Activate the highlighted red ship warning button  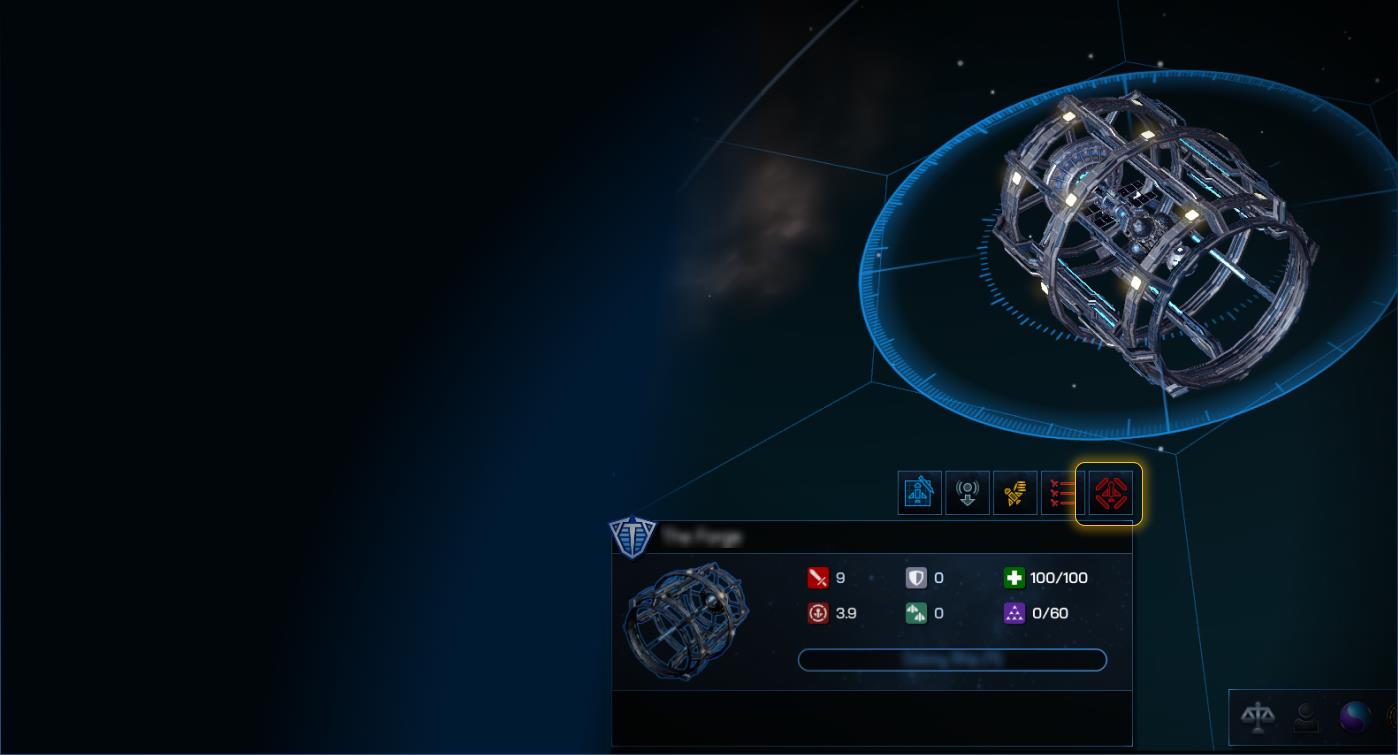pos(1109,493)
